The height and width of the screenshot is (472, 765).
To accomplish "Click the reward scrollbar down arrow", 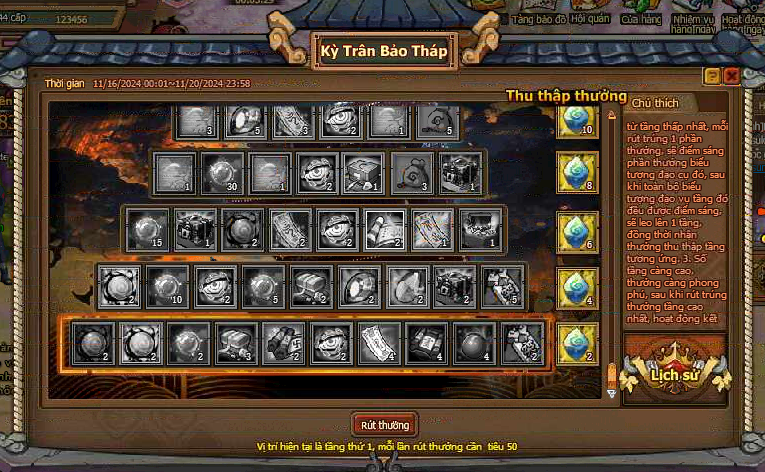I will tap(612, 393).
